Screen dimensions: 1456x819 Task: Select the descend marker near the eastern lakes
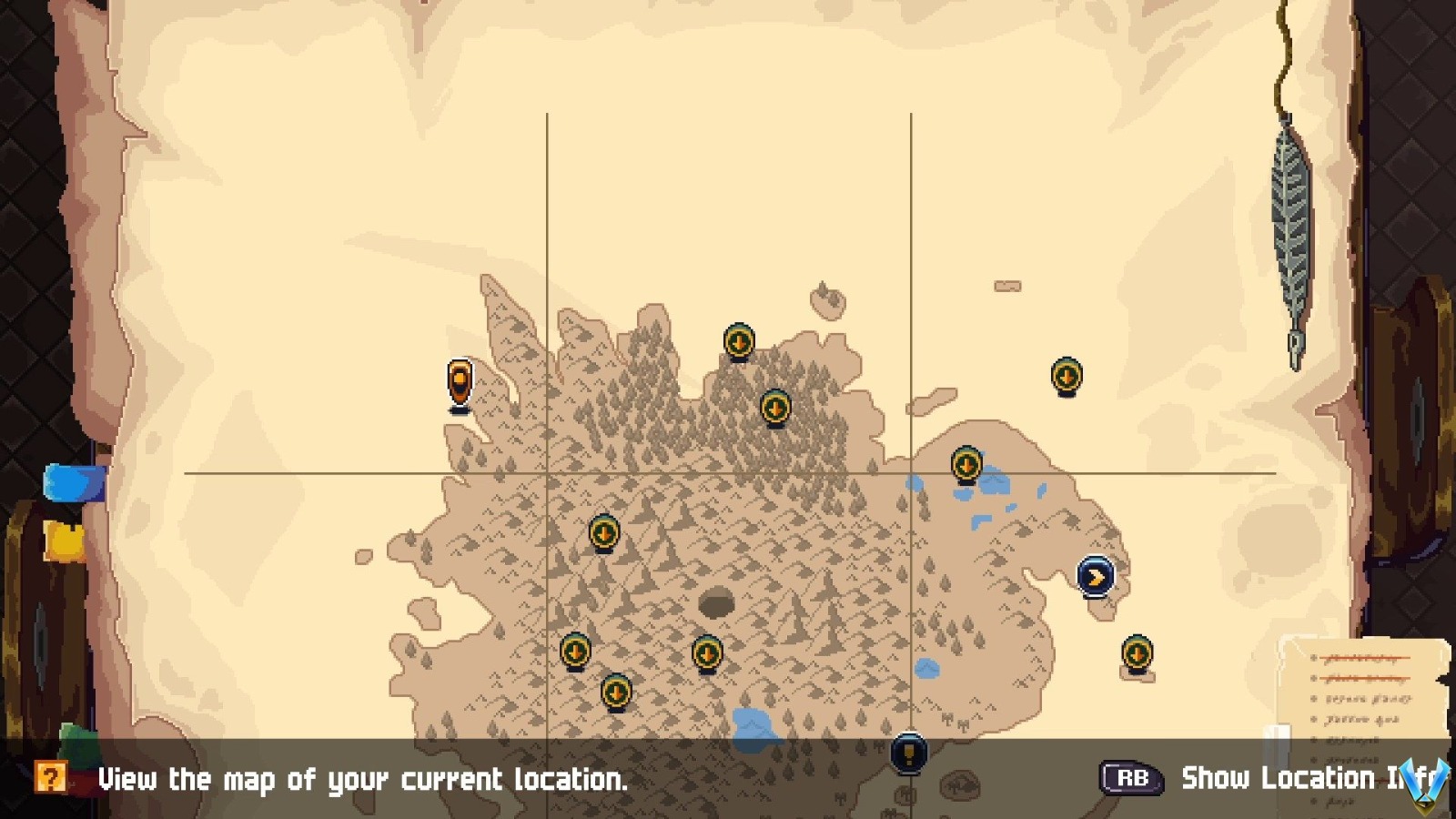pos(966,464)
